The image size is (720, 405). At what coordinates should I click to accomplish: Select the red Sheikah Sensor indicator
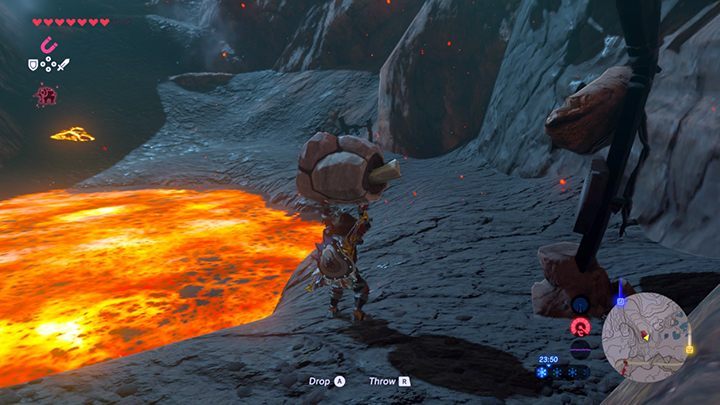(579, 327)
